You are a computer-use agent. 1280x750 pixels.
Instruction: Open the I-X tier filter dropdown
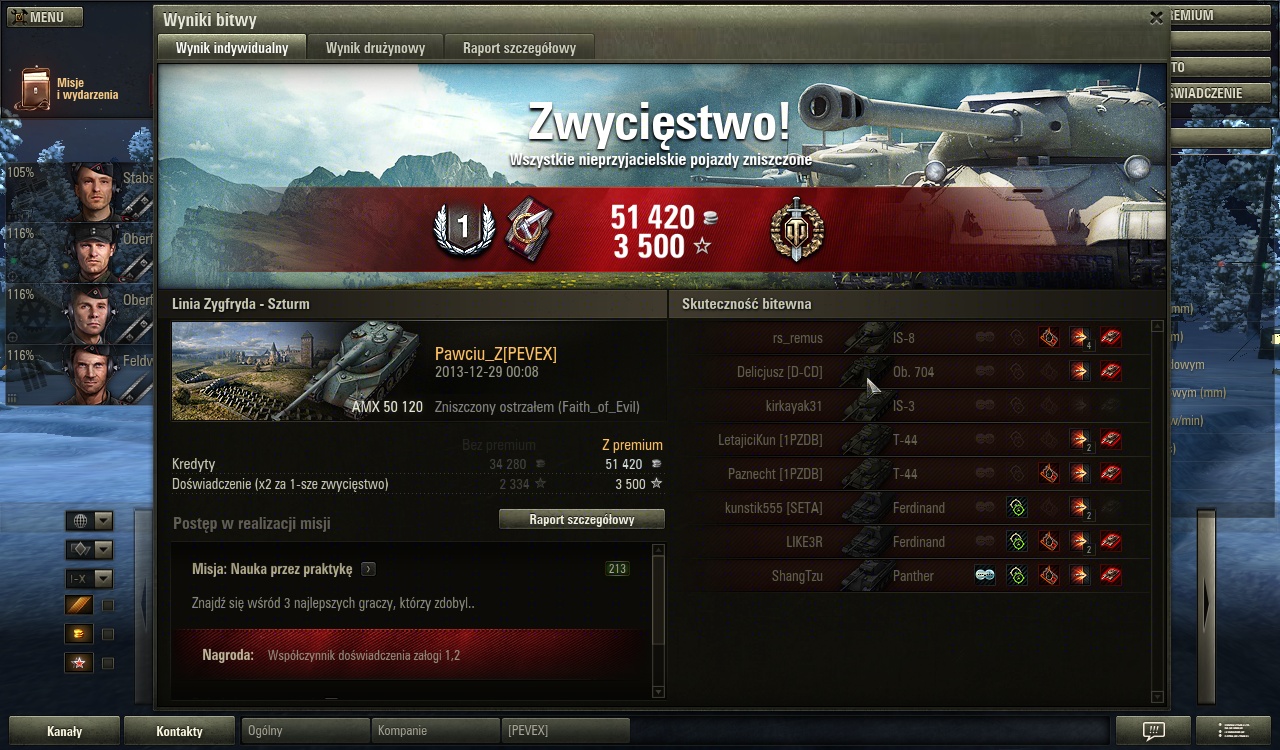pos(89,579)
